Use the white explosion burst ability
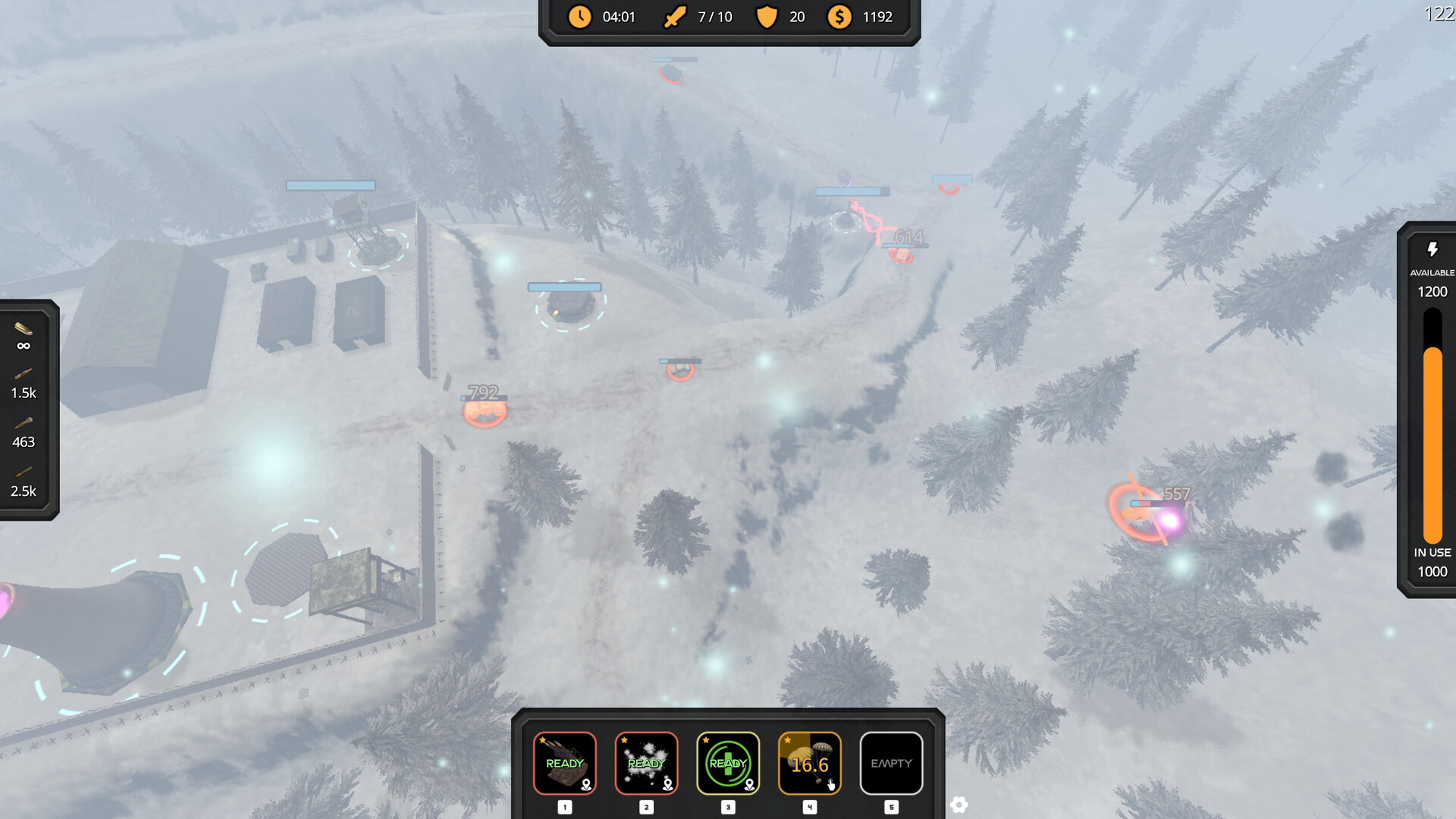Image resolution: width=1456 pixels, height=819 pixels. [x=646, y=763]
